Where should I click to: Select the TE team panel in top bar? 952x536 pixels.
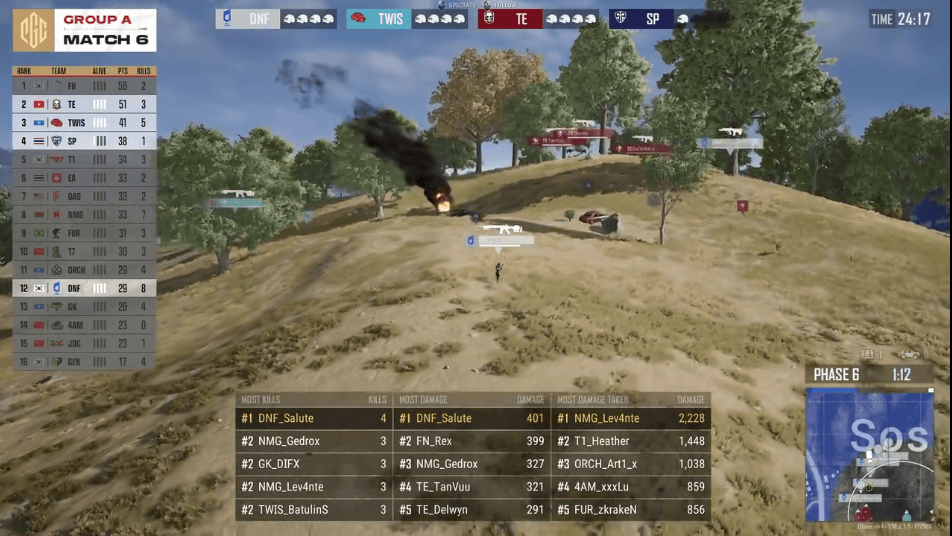[538, 19]
